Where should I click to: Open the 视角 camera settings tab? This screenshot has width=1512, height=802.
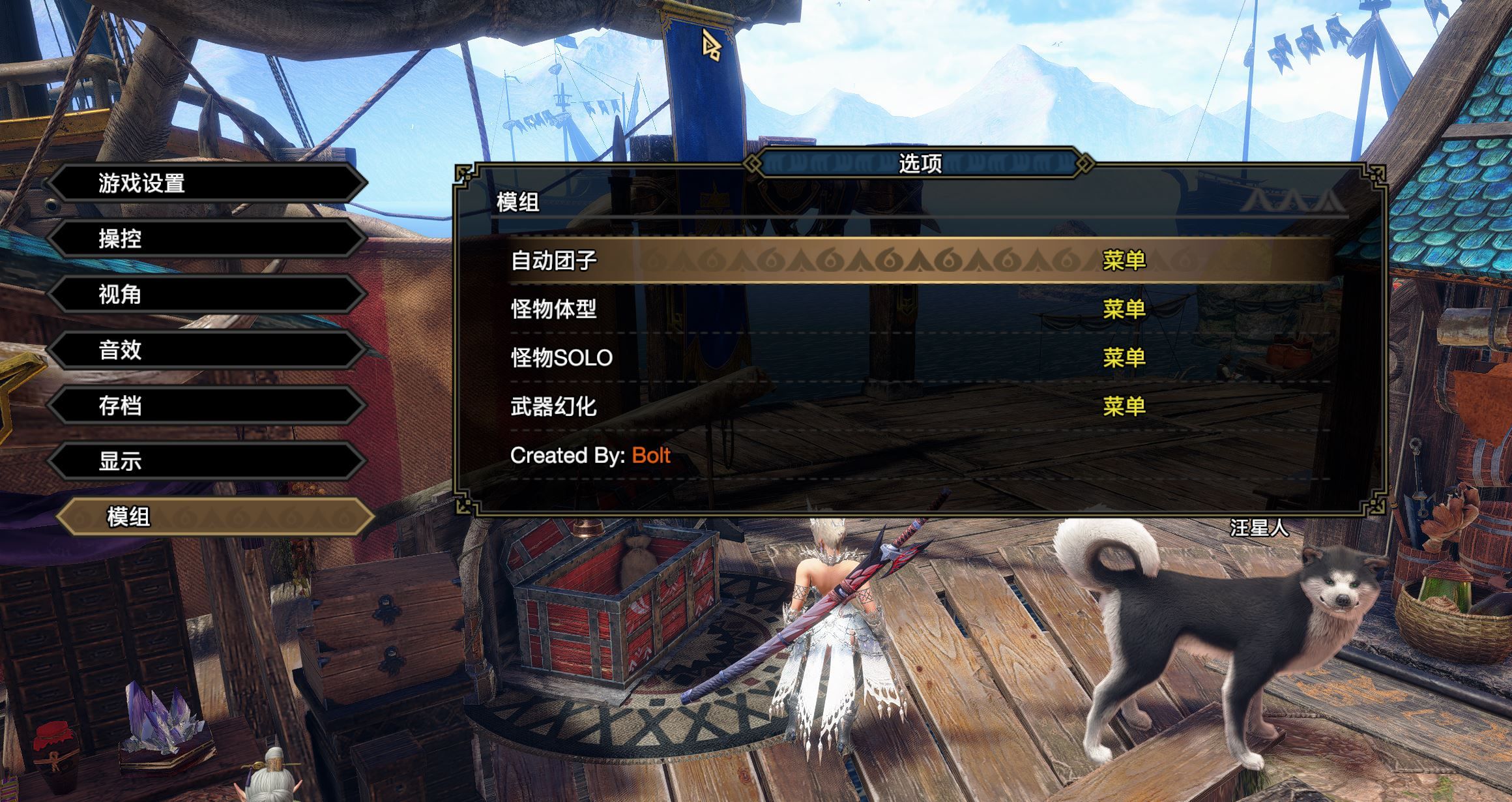209,295
